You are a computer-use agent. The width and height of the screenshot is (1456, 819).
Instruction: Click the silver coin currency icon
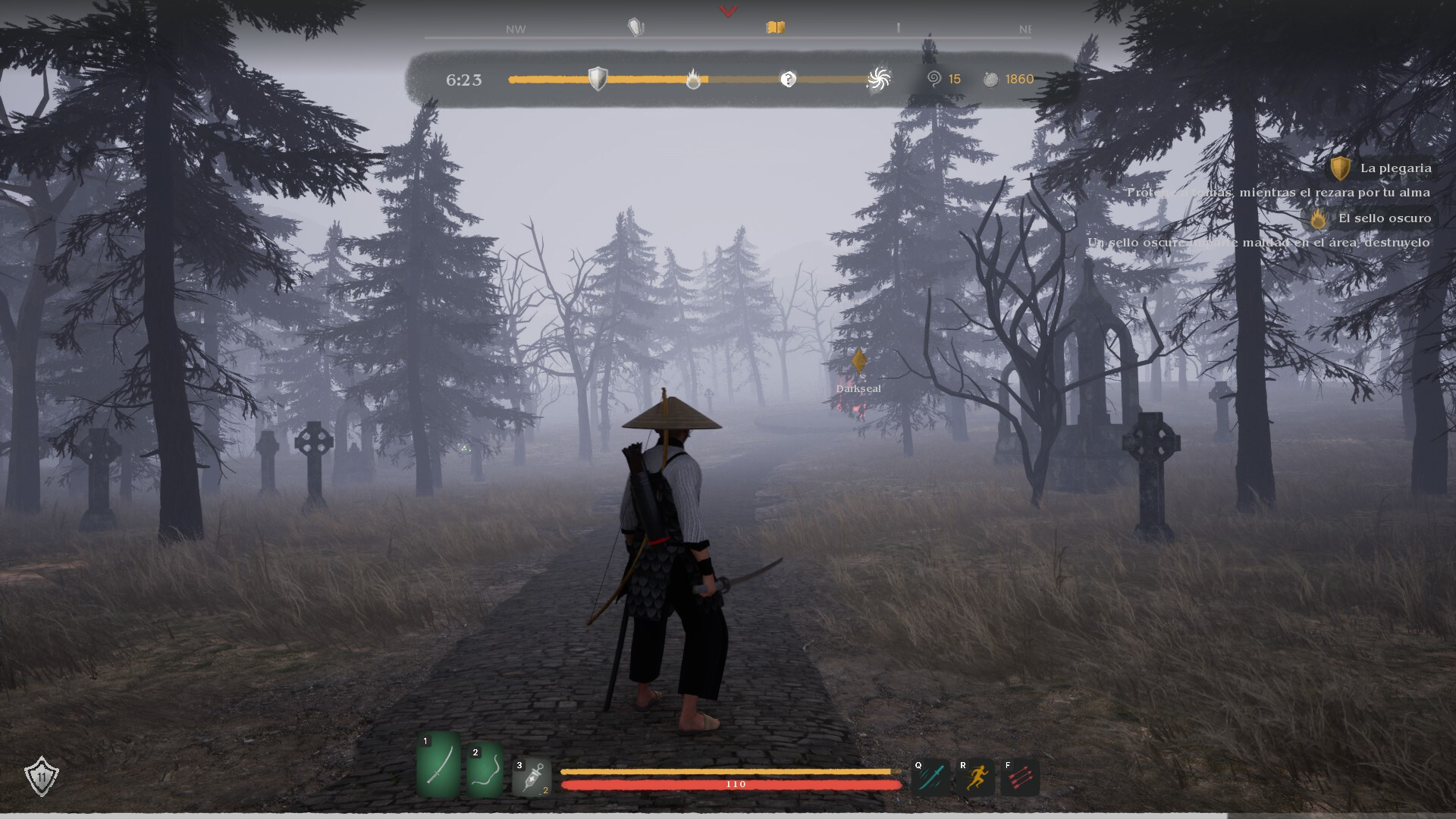[x=990, y=79]
